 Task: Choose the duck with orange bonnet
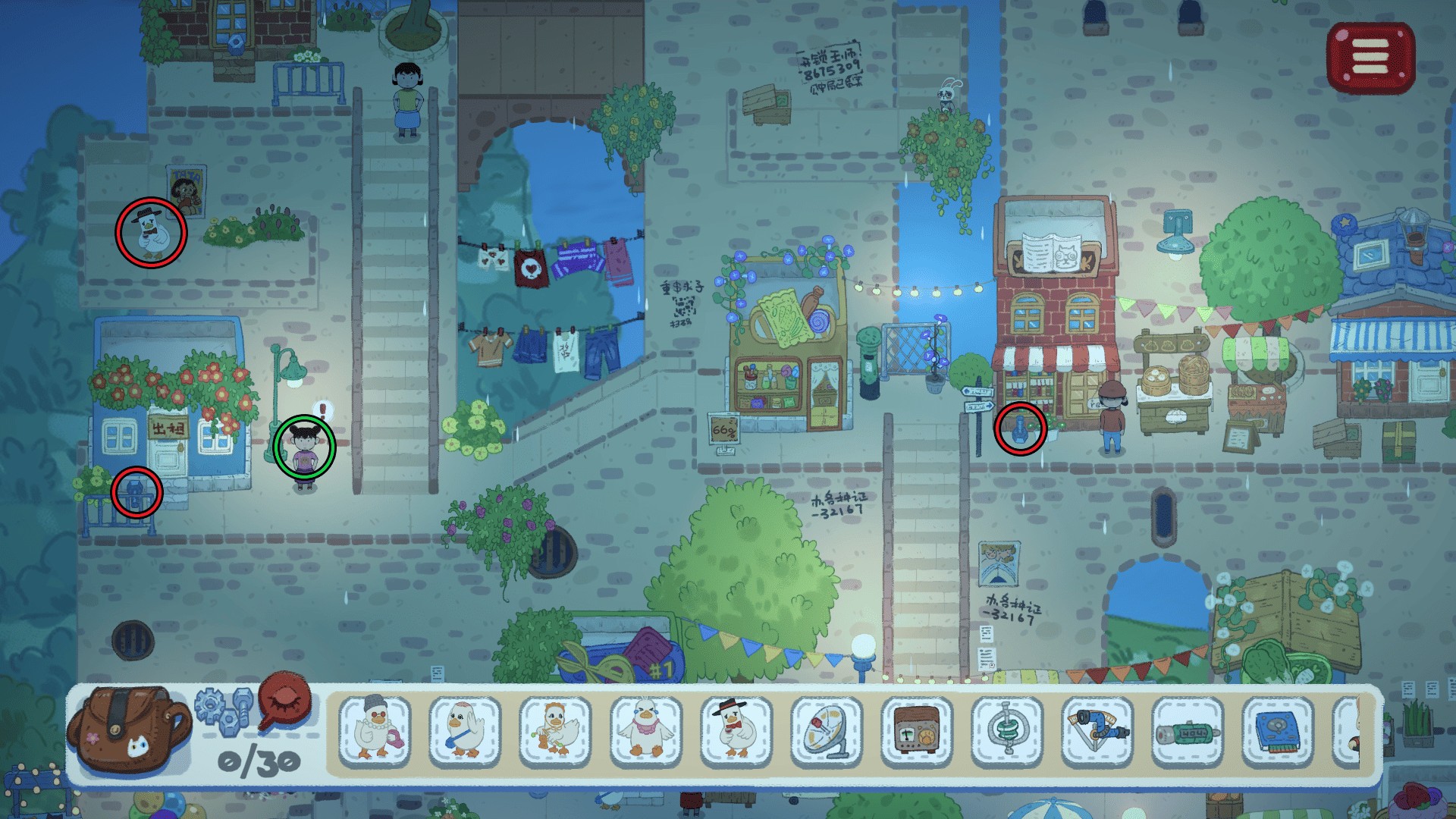point(555,730)
